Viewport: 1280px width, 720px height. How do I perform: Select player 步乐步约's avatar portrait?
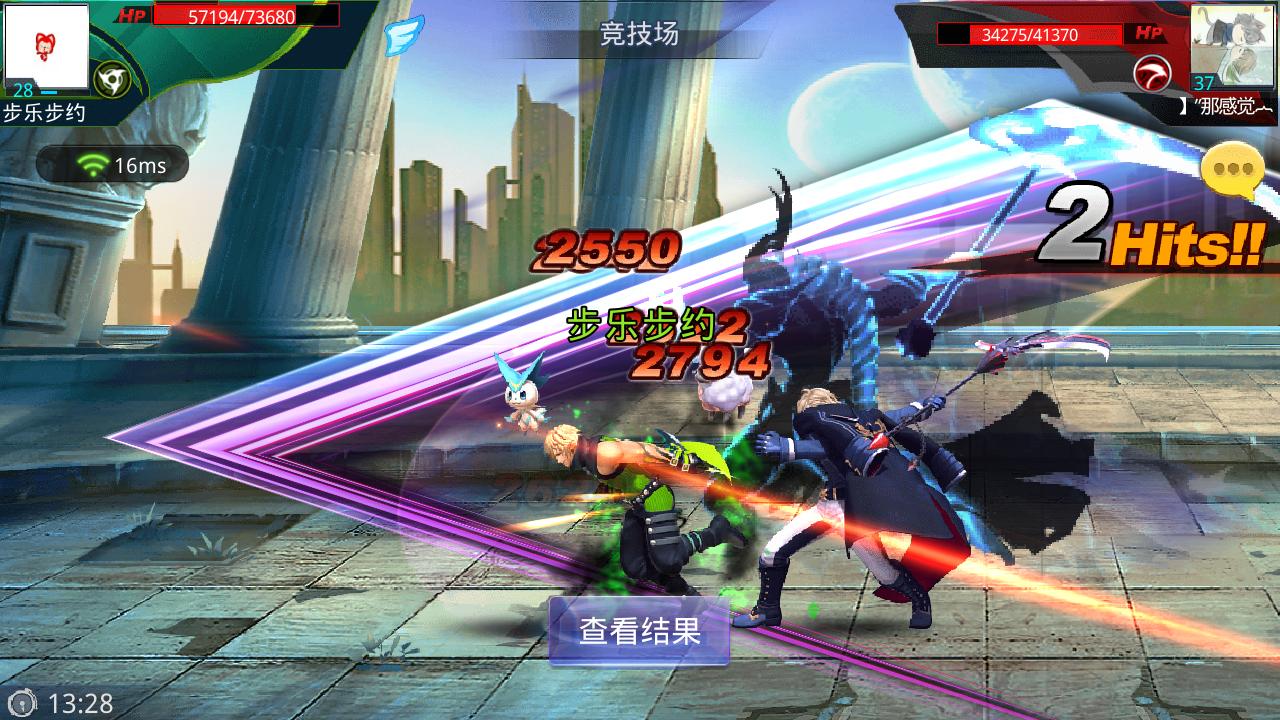[x=45, y=44]
